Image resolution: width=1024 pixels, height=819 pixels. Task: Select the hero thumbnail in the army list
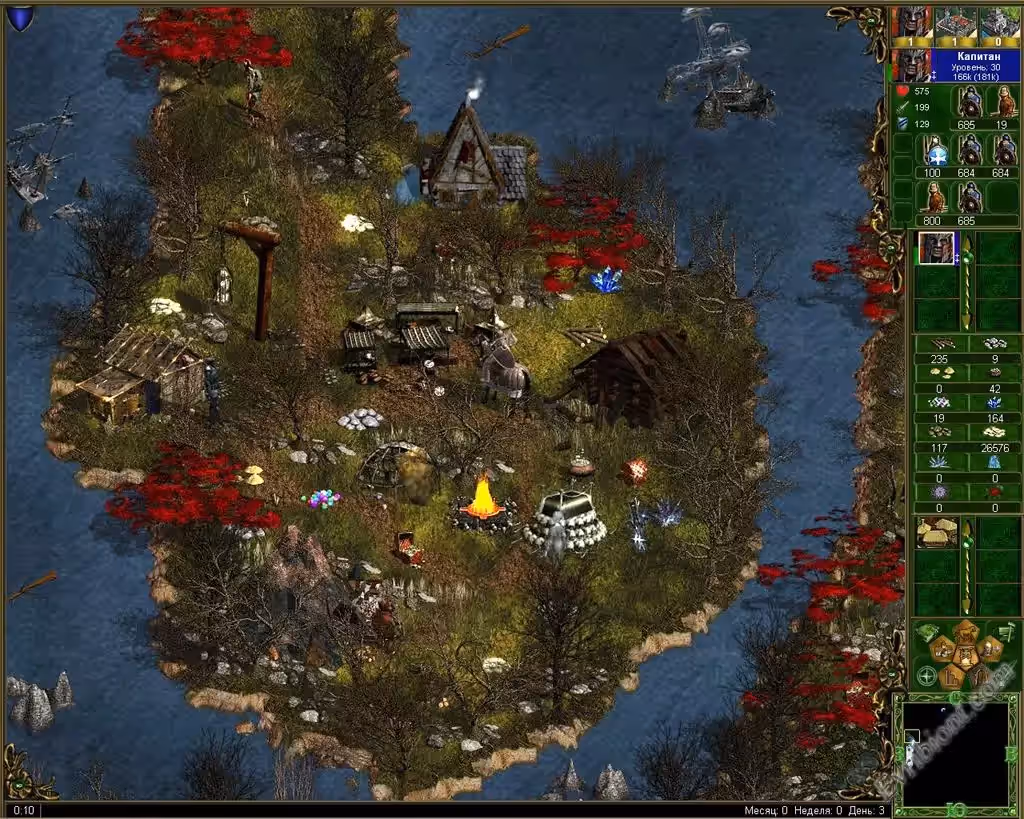pos(936,247)
